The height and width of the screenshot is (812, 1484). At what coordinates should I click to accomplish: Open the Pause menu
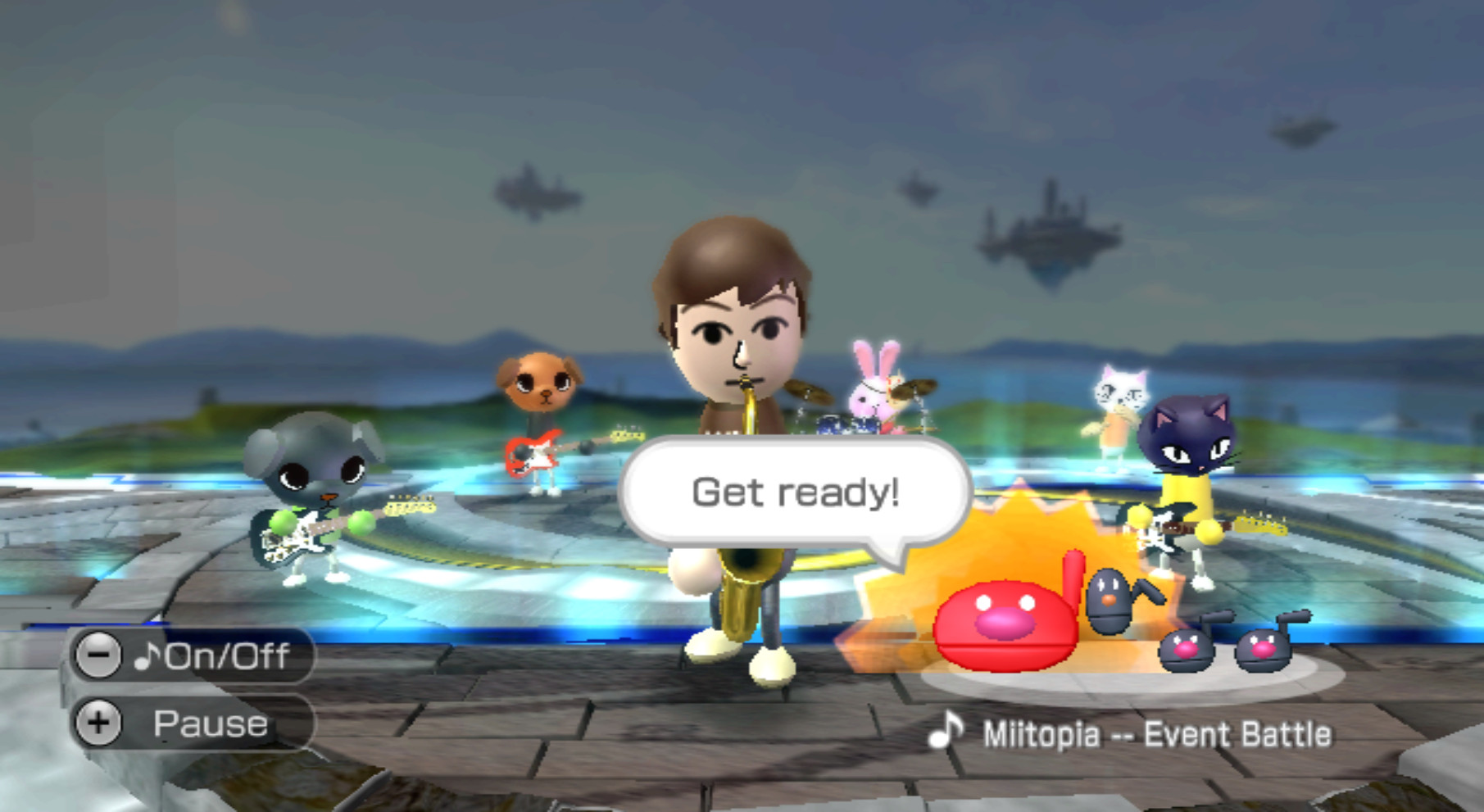pos(209,722)
